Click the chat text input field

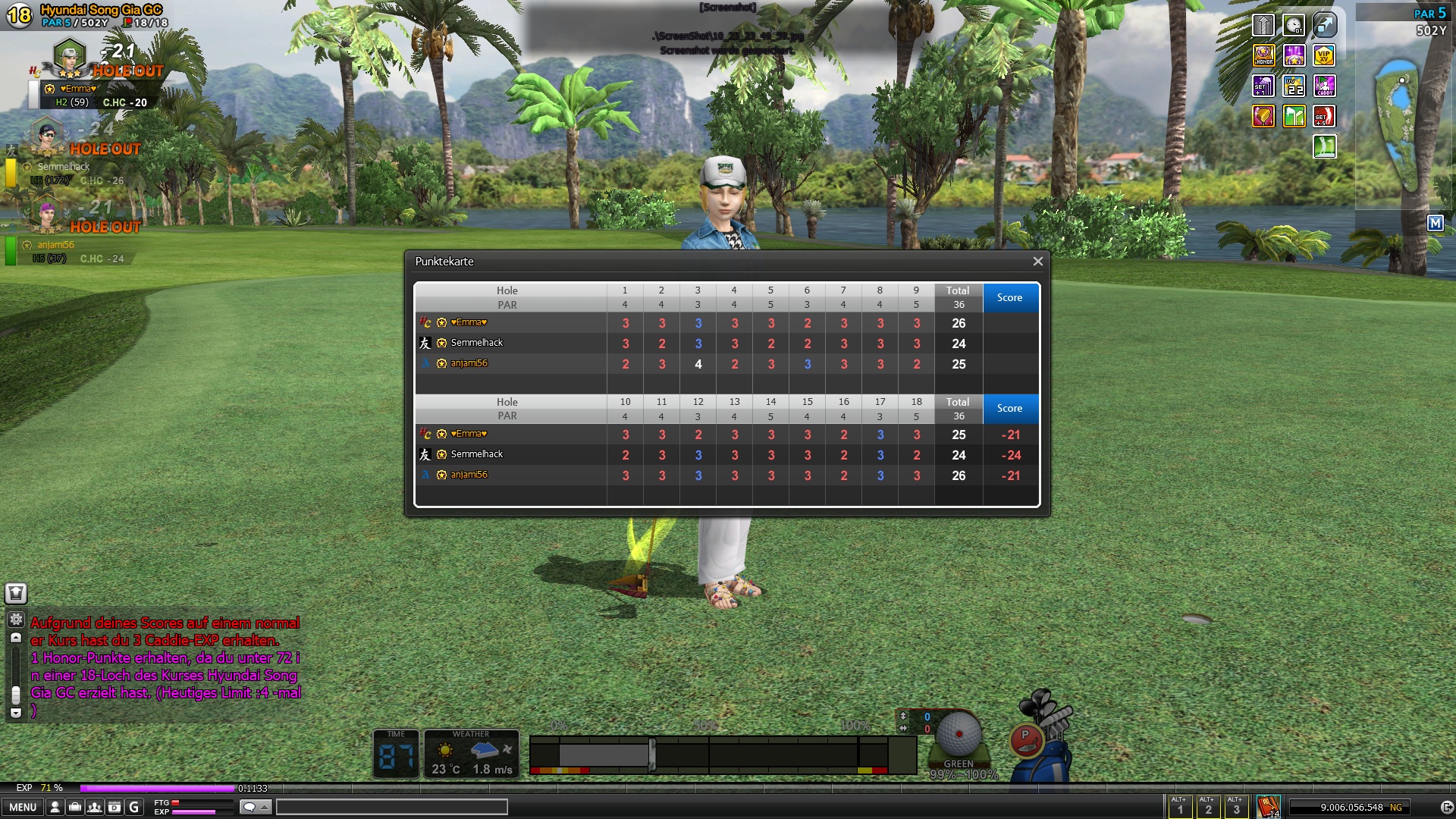click(391, 807)
